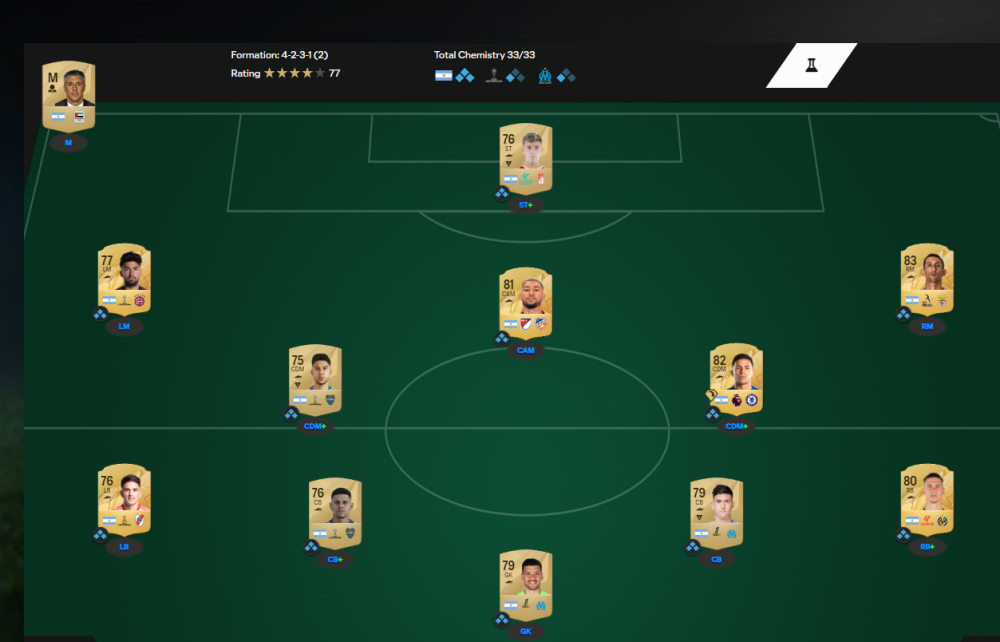1000x642 pixels.
Task: Choose the 77-rated left midfielder card
Action: (125, 279)
